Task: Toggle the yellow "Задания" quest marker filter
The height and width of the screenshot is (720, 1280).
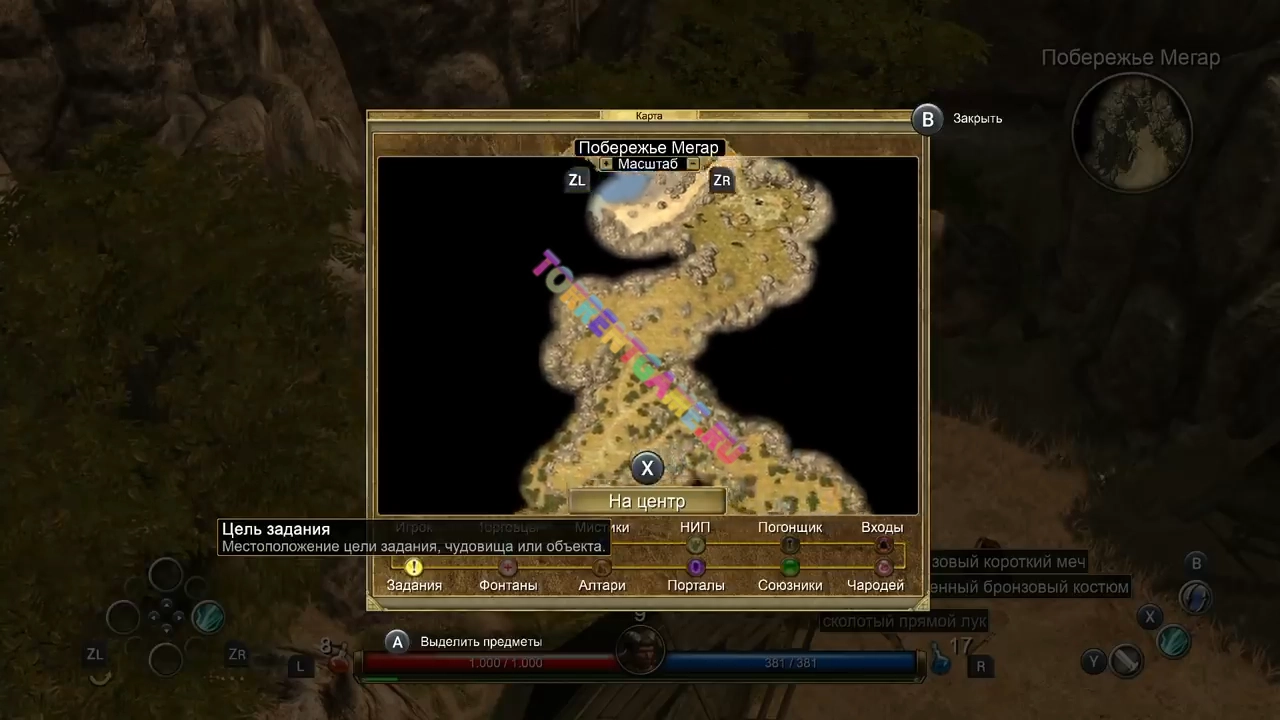Action: coord(414,568)
